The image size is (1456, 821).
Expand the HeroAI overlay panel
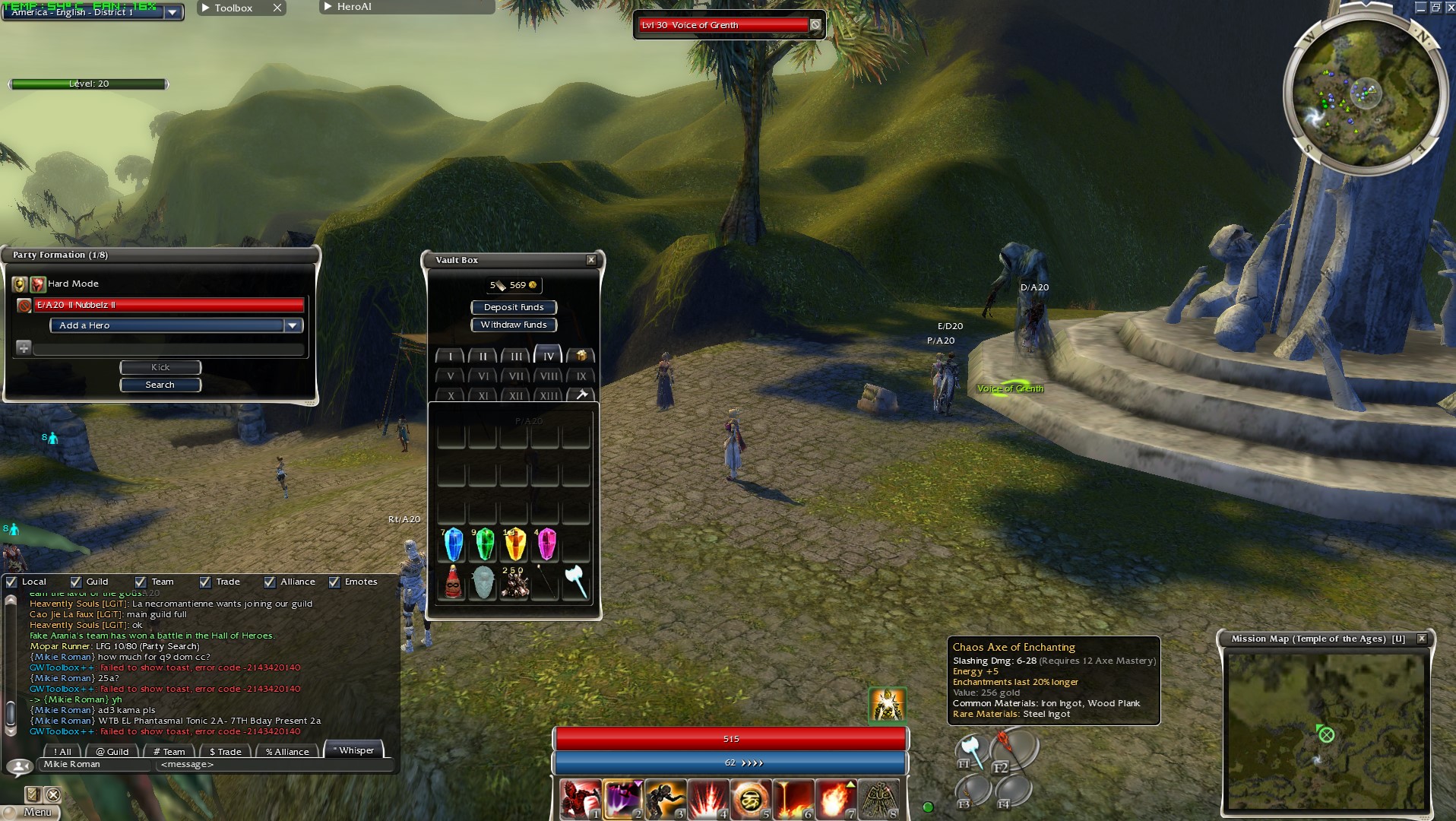pos(328,7)
